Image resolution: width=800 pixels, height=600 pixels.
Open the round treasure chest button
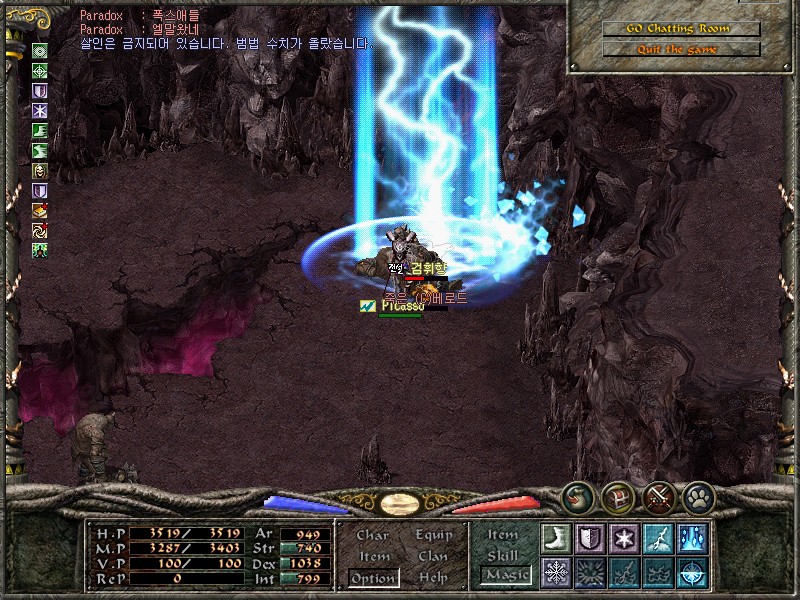pos(618,496)
